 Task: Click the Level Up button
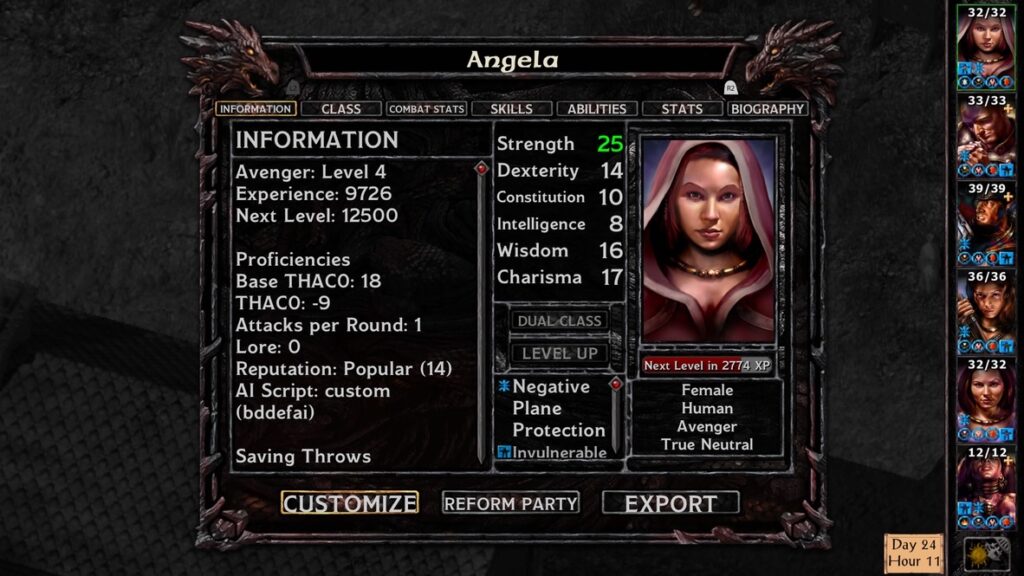coord(559,353)
